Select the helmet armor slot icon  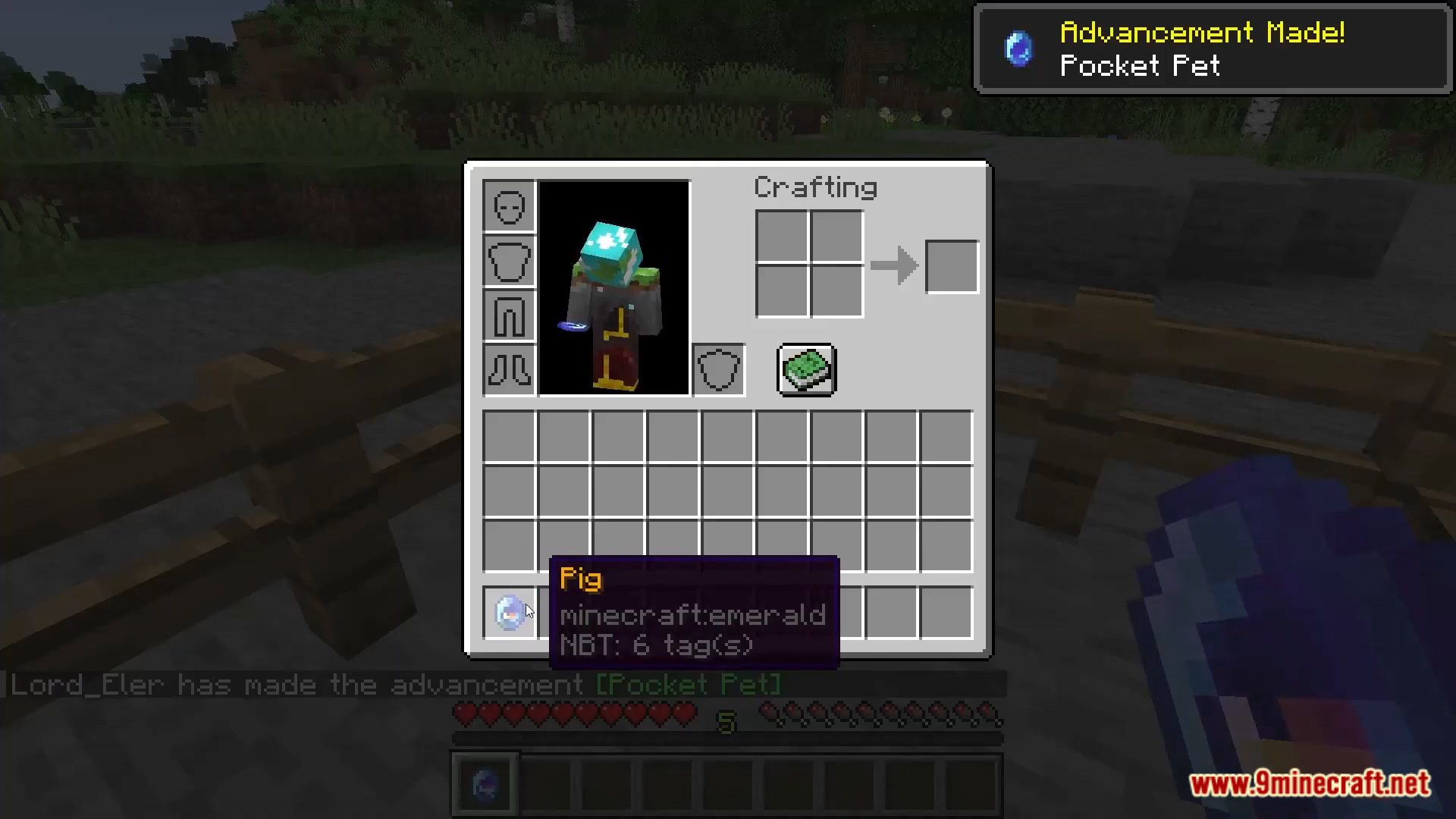[508, 205]
